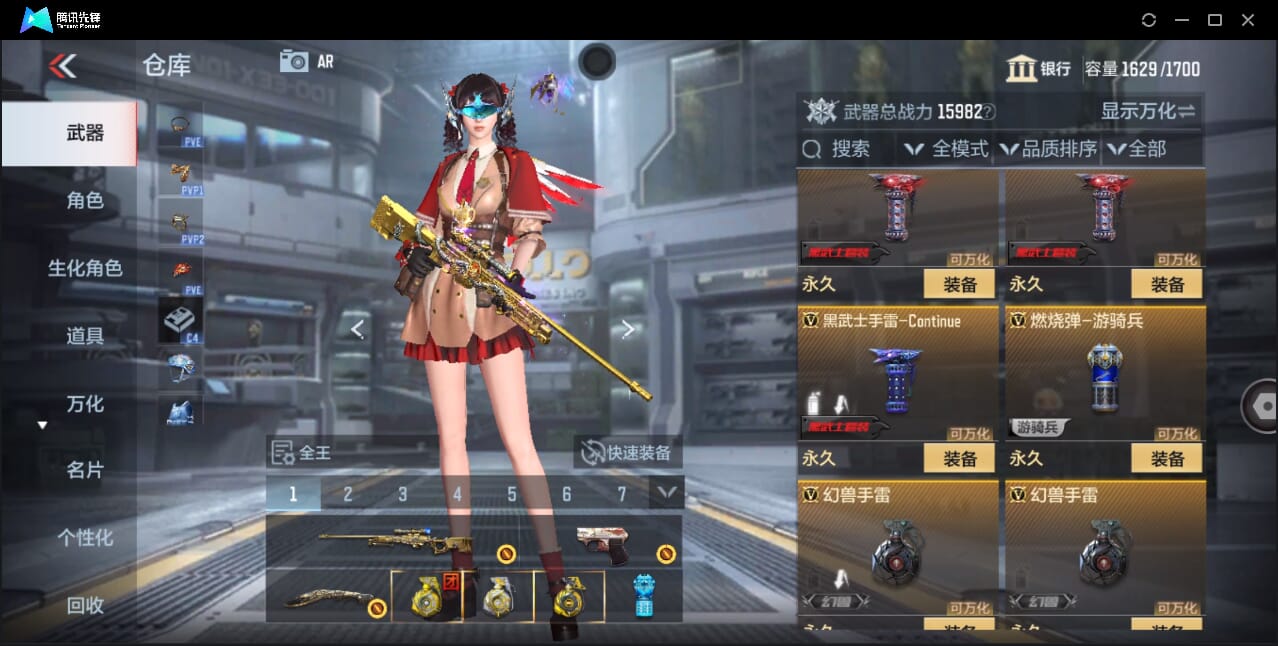Equip the 燃烧弹-游骑兵 grenade
Screen dimensions: 1278x646
coord(1166,459)
